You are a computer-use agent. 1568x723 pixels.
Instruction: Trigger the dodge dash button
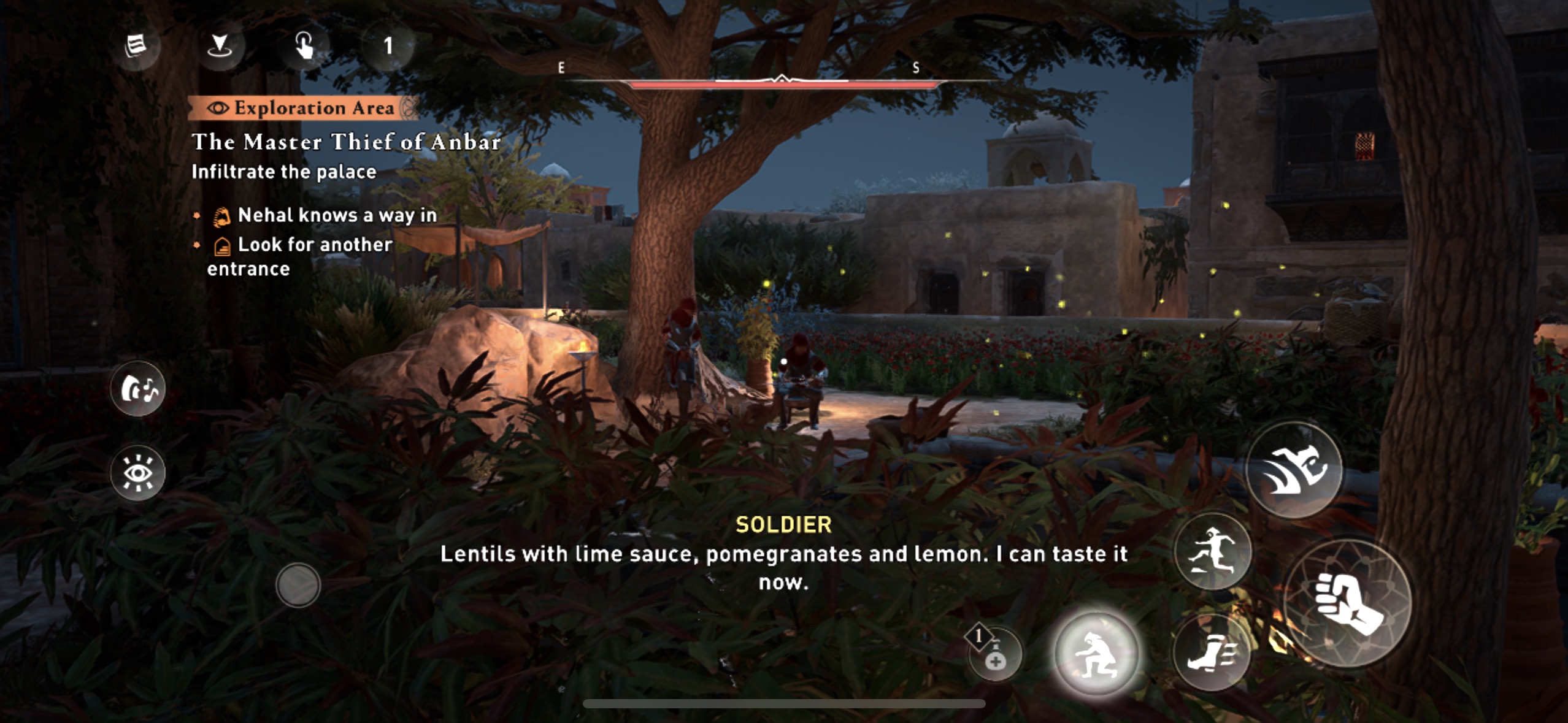point(1295,470)
